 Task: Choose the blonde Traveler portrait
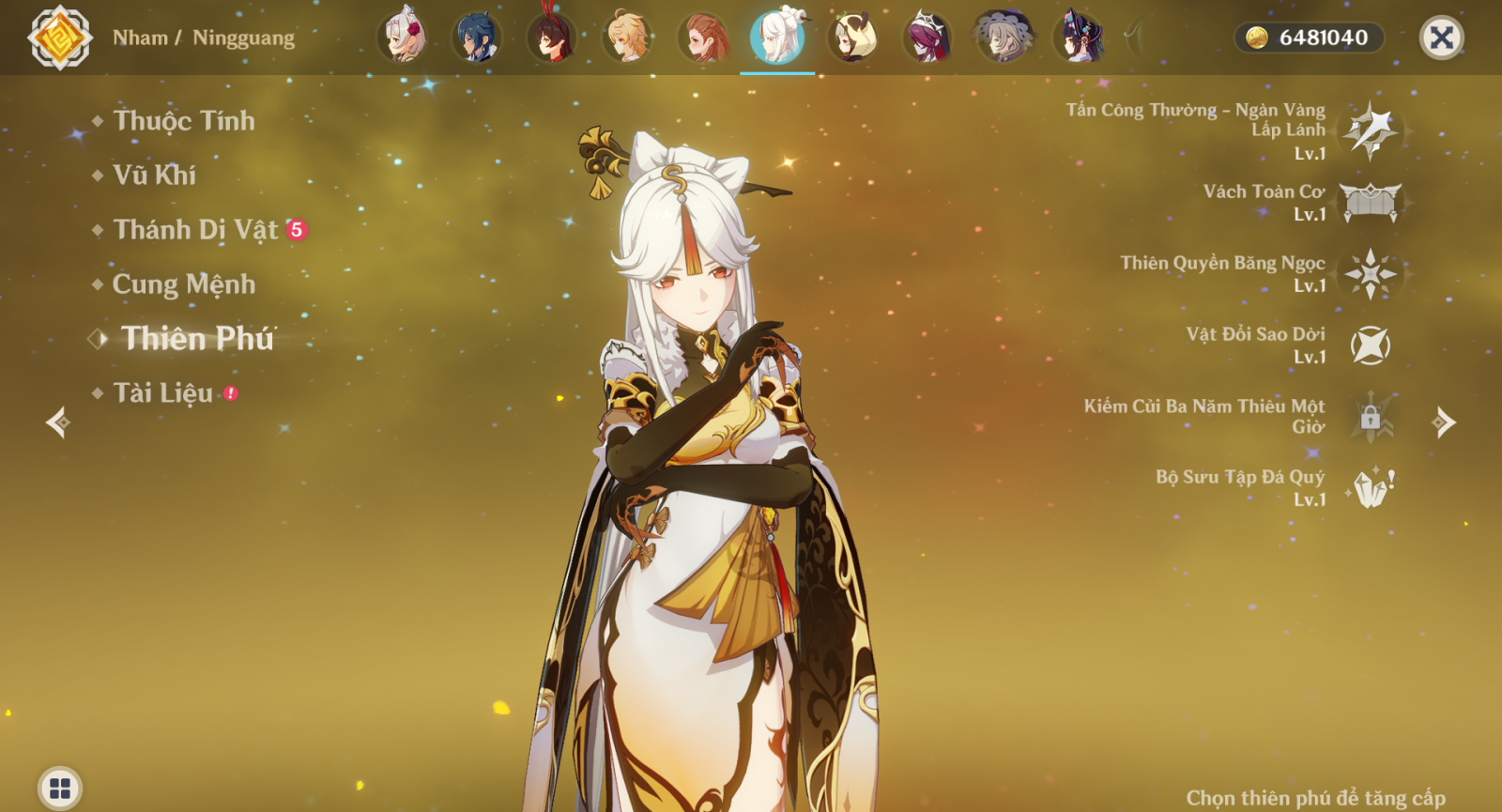pos(627,38)
